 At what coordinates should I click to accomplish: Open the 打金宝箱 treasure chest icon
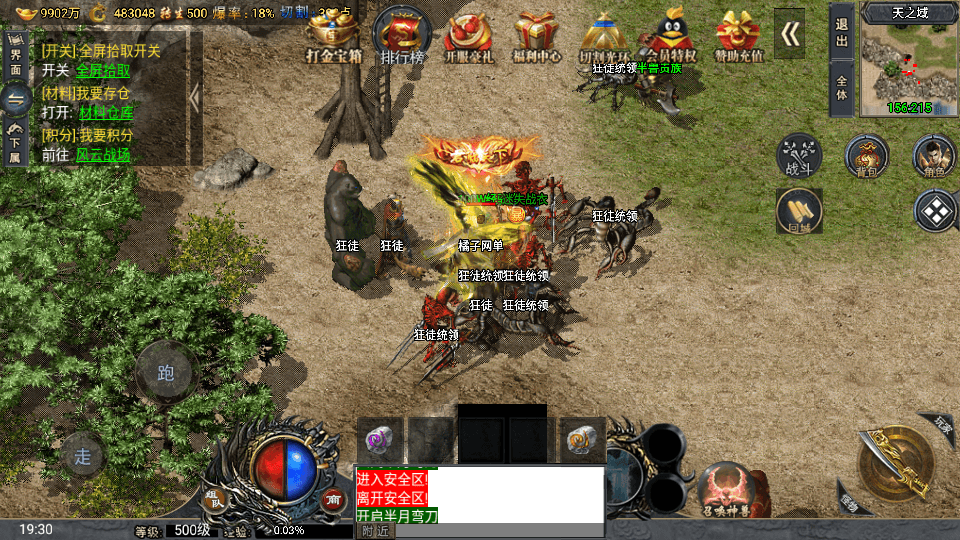pyautogui.click(x=333, y=35)
